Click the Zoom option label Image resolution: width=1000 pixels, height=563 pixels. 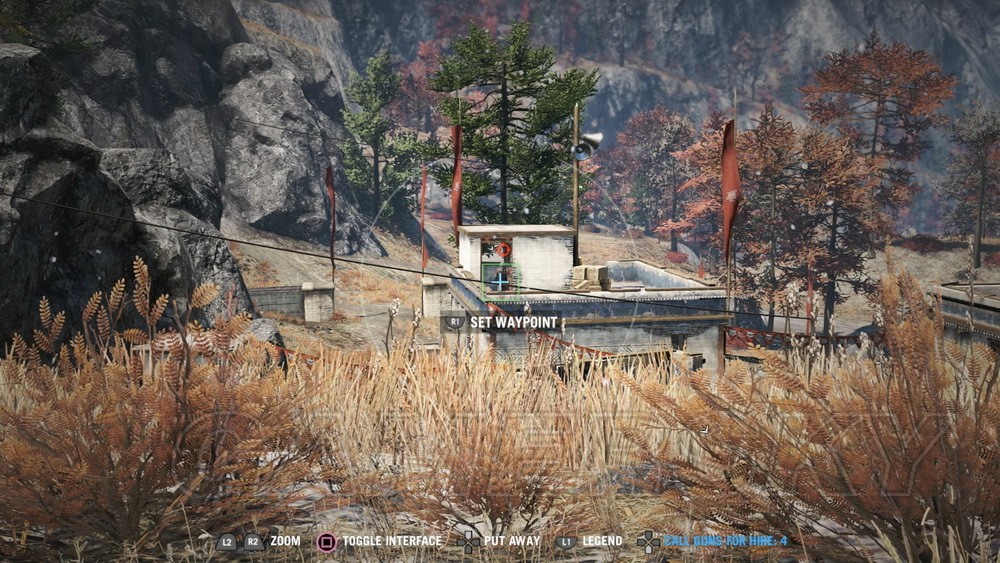click(285, 541)
